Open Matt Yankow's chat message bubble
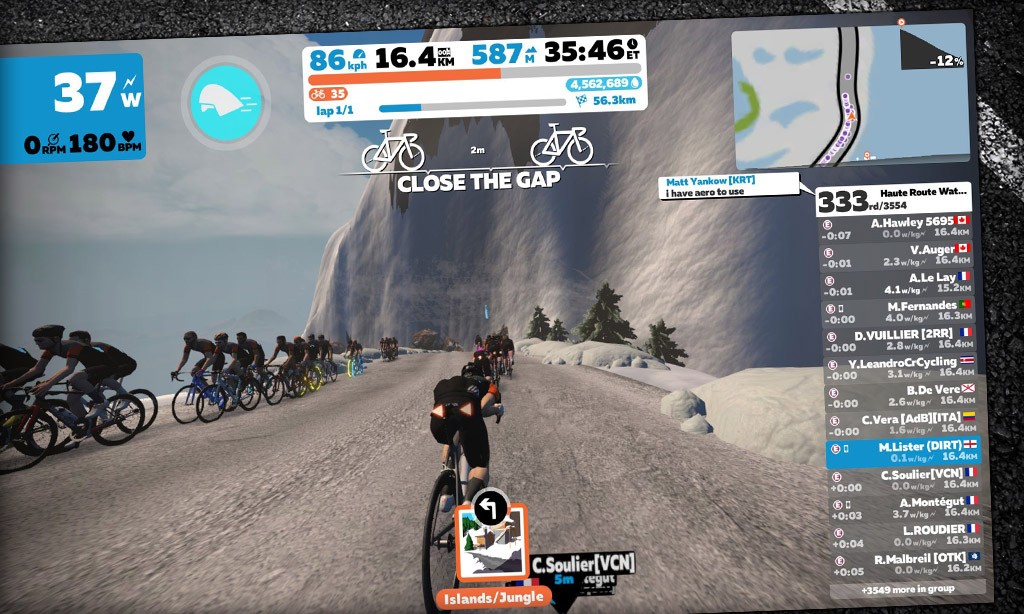 coord(730,187)
